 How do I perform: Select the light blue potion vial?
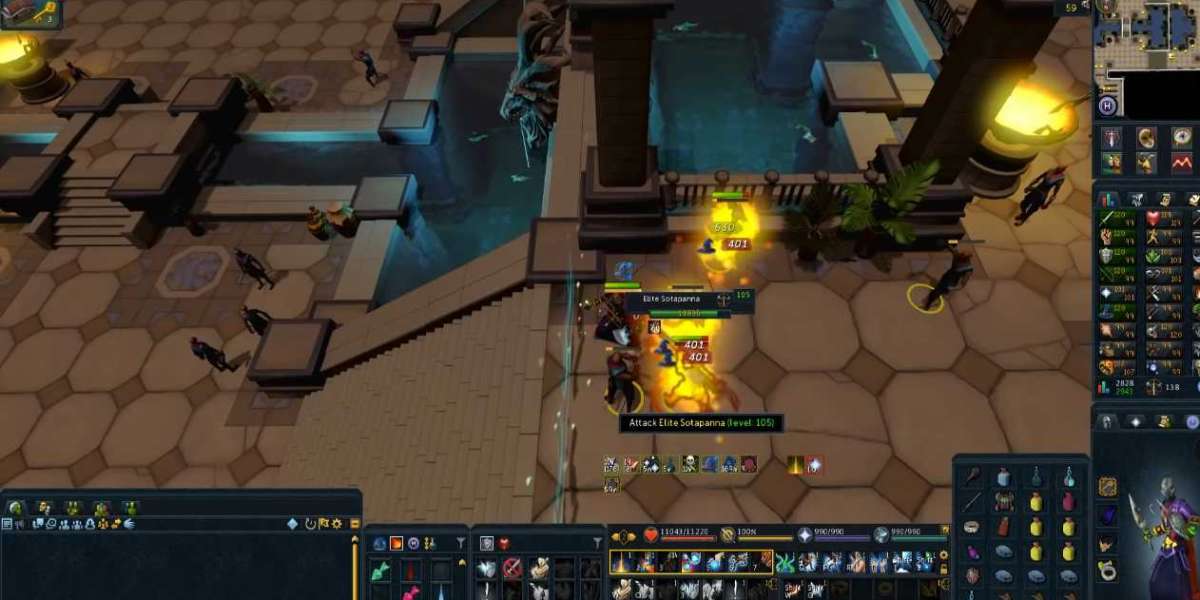[1068, 477]
